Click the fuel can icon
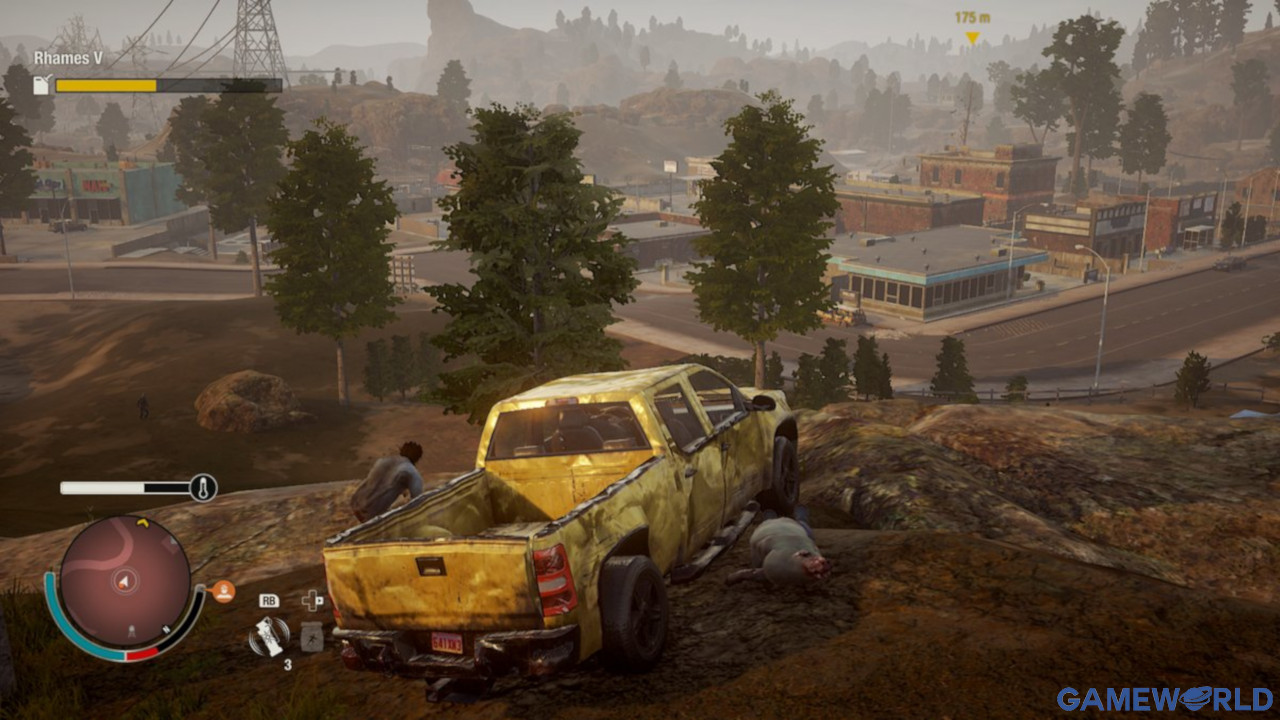The image size is (1280, 720). coord(42,85)
